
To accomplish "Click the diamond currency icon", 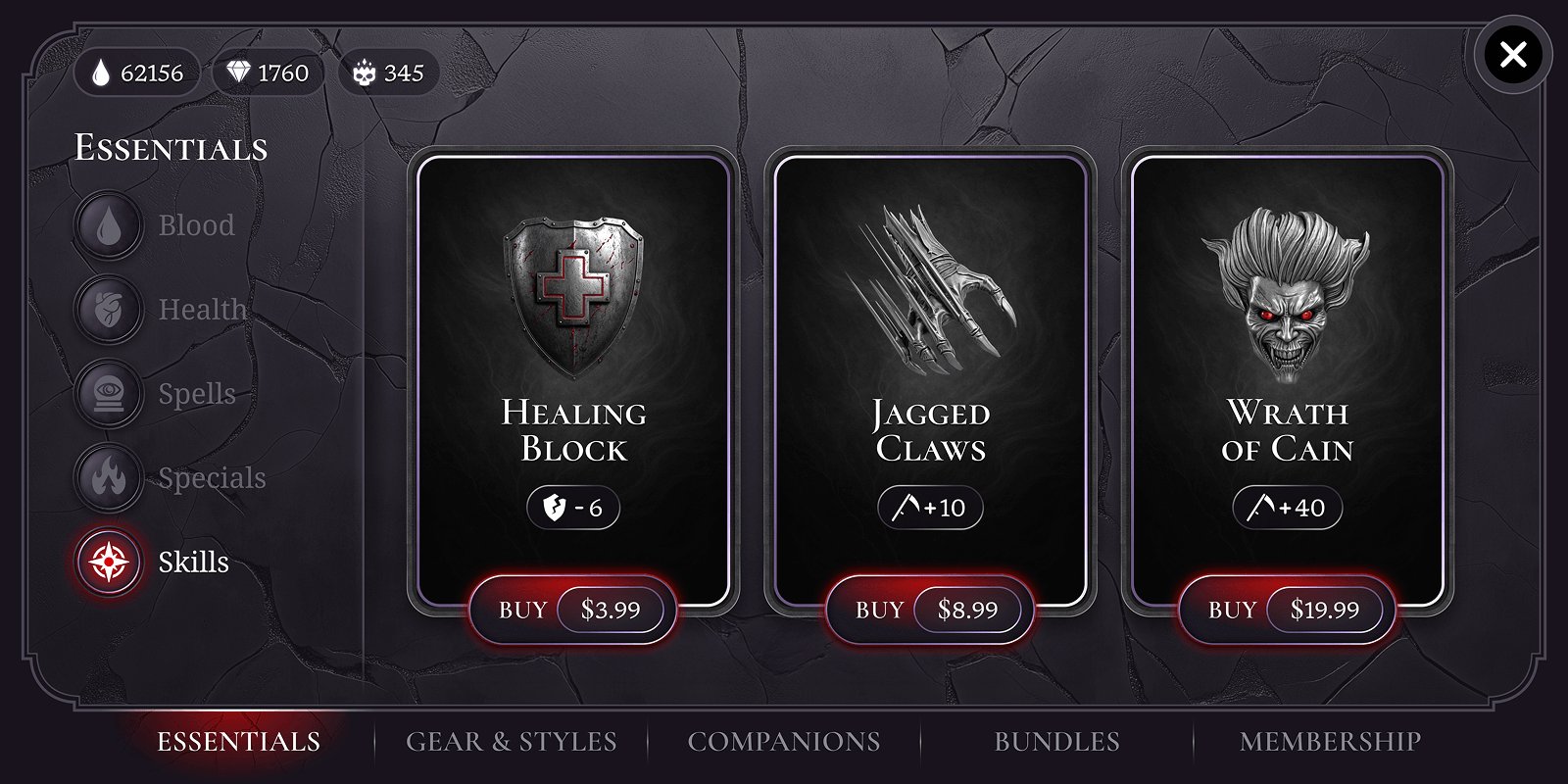I will click(x=238, y=72).
